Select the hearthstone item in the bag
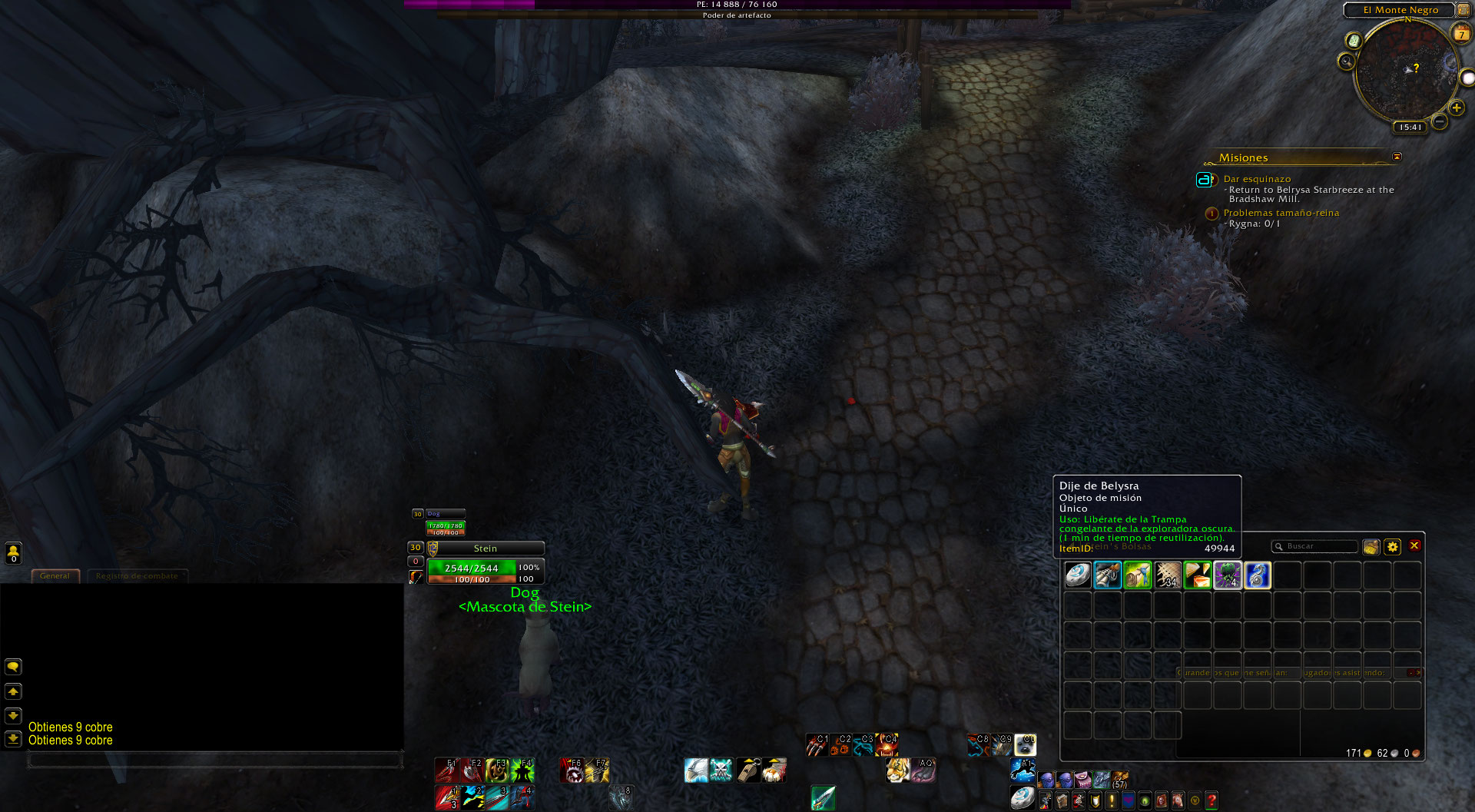 [1078, 575]
